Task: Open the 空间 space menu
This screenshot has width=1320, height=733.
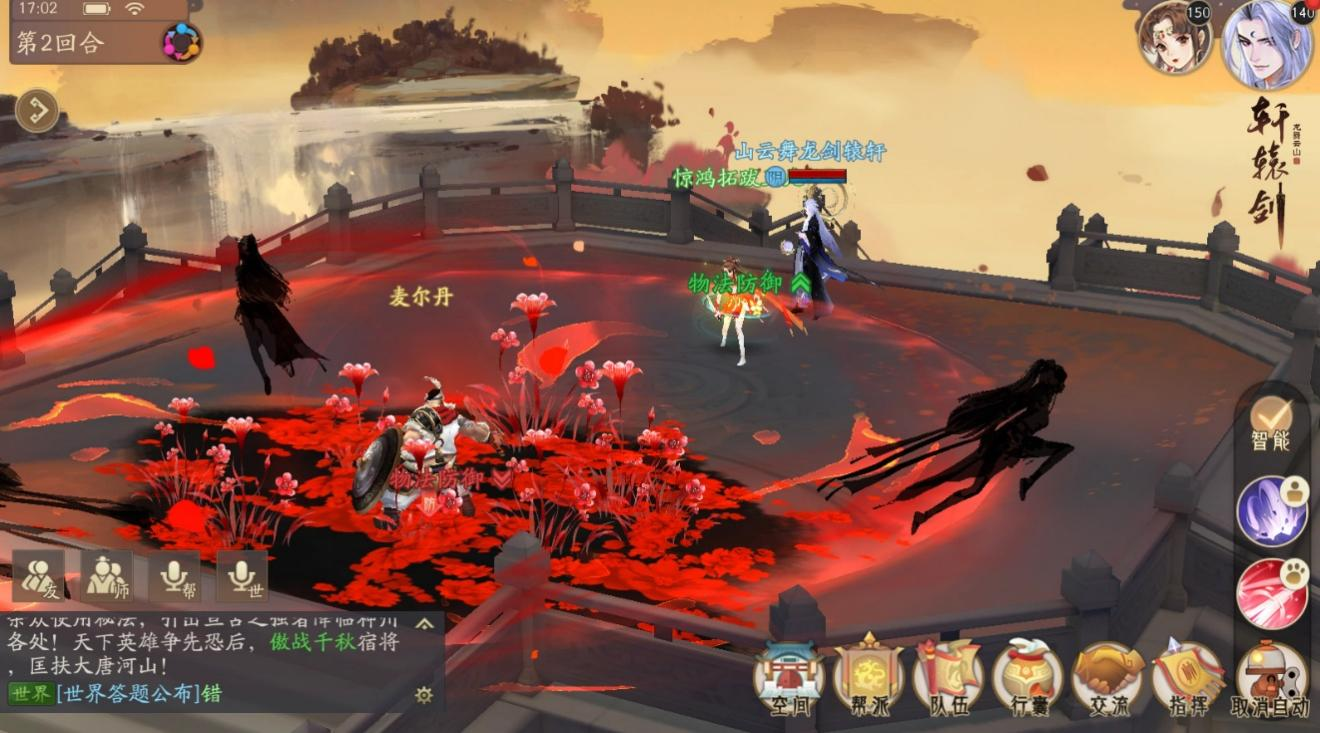Action: tap(789, 676)
